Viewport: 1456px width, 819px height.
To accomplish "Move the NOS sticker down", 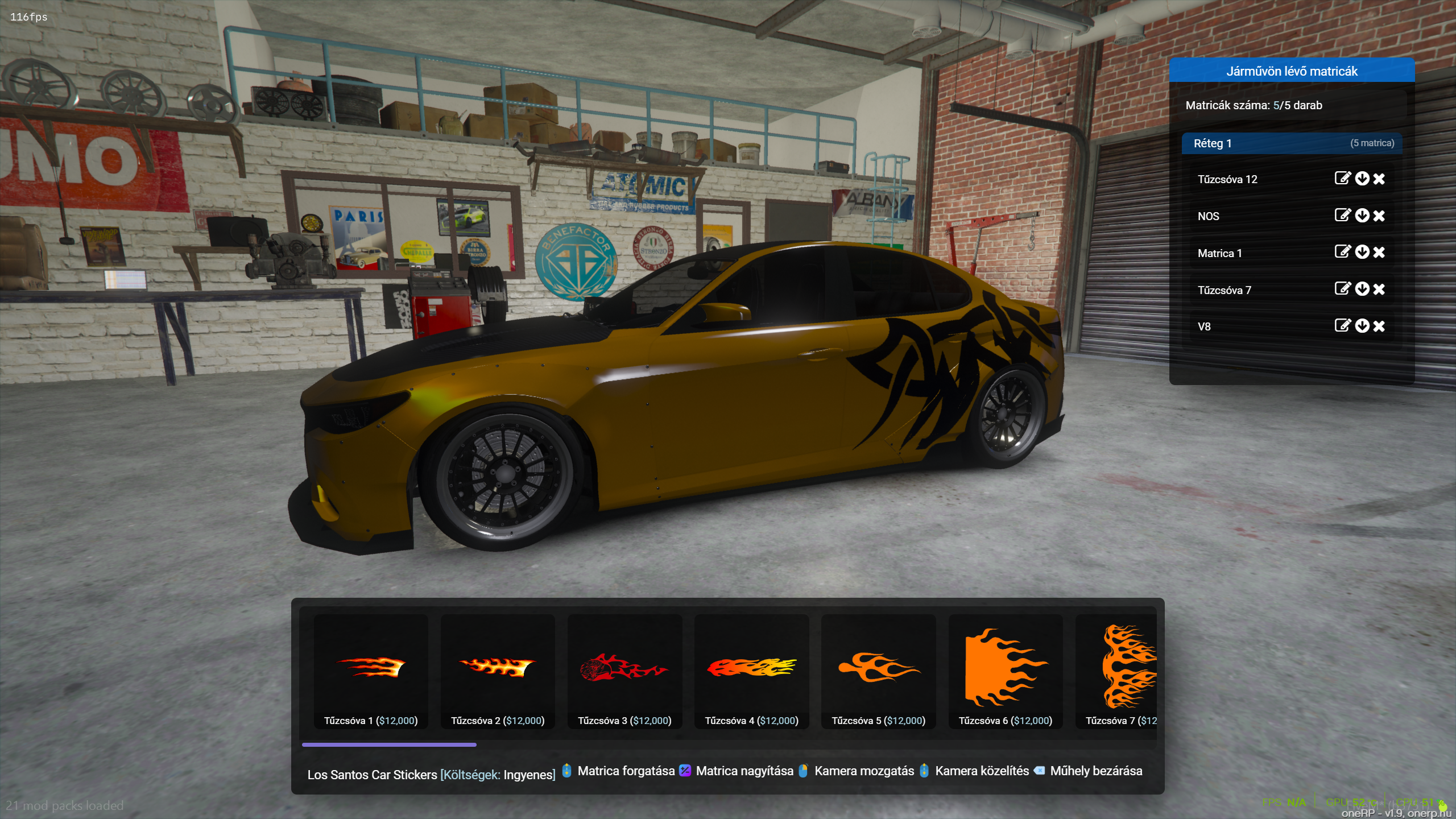I will [1362, 216].
